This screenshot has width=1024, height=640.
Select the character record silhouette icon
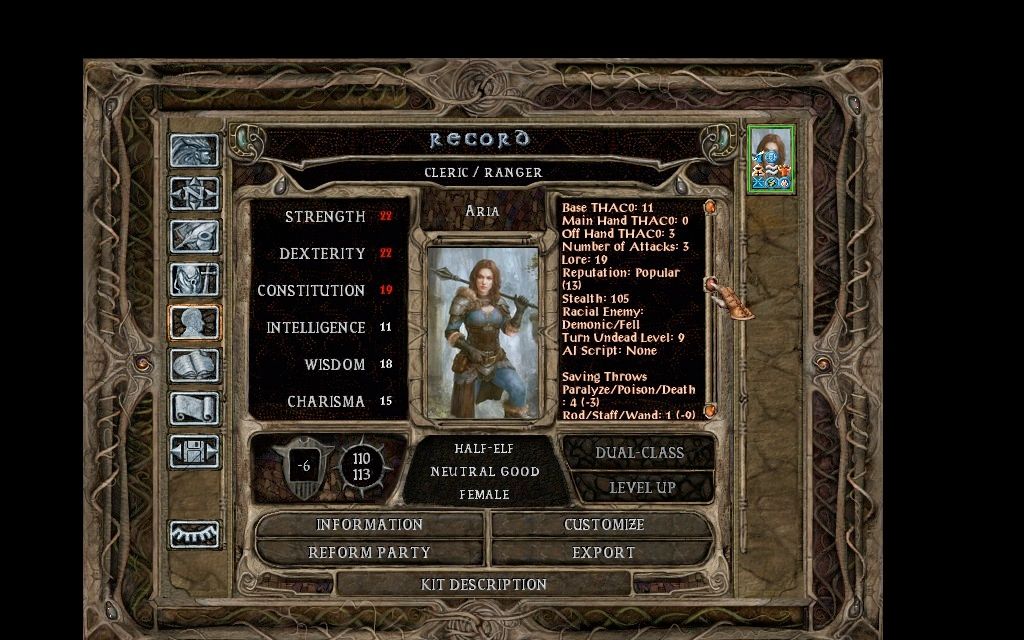point(194,323)
